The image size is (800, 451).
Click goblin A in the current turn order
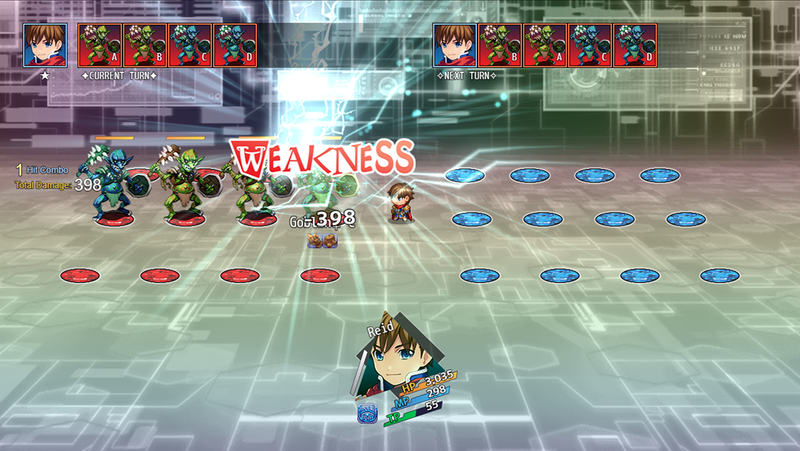99,45
